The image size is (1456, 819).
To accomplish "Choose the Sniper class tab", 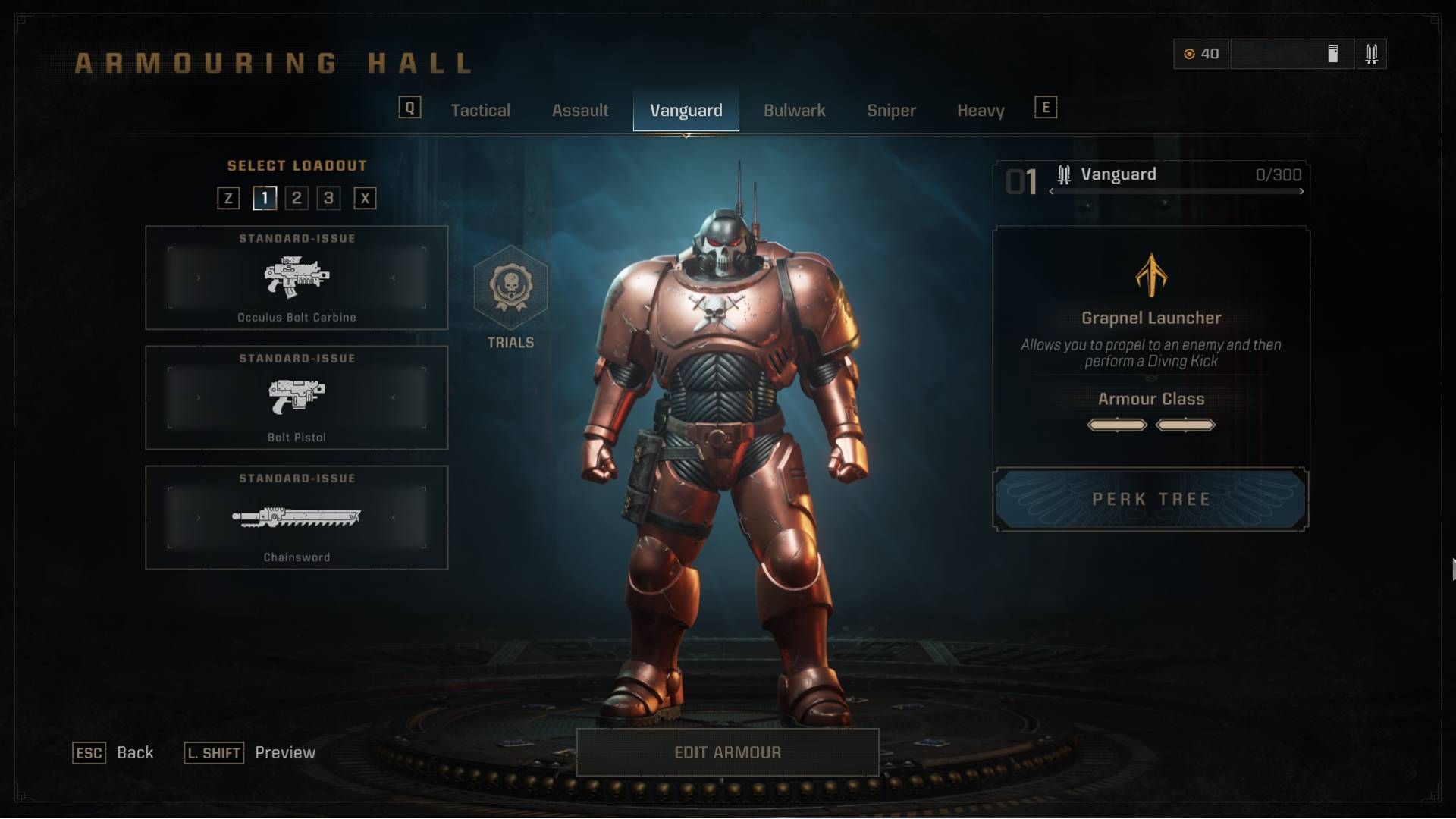I will coord(891,111).
